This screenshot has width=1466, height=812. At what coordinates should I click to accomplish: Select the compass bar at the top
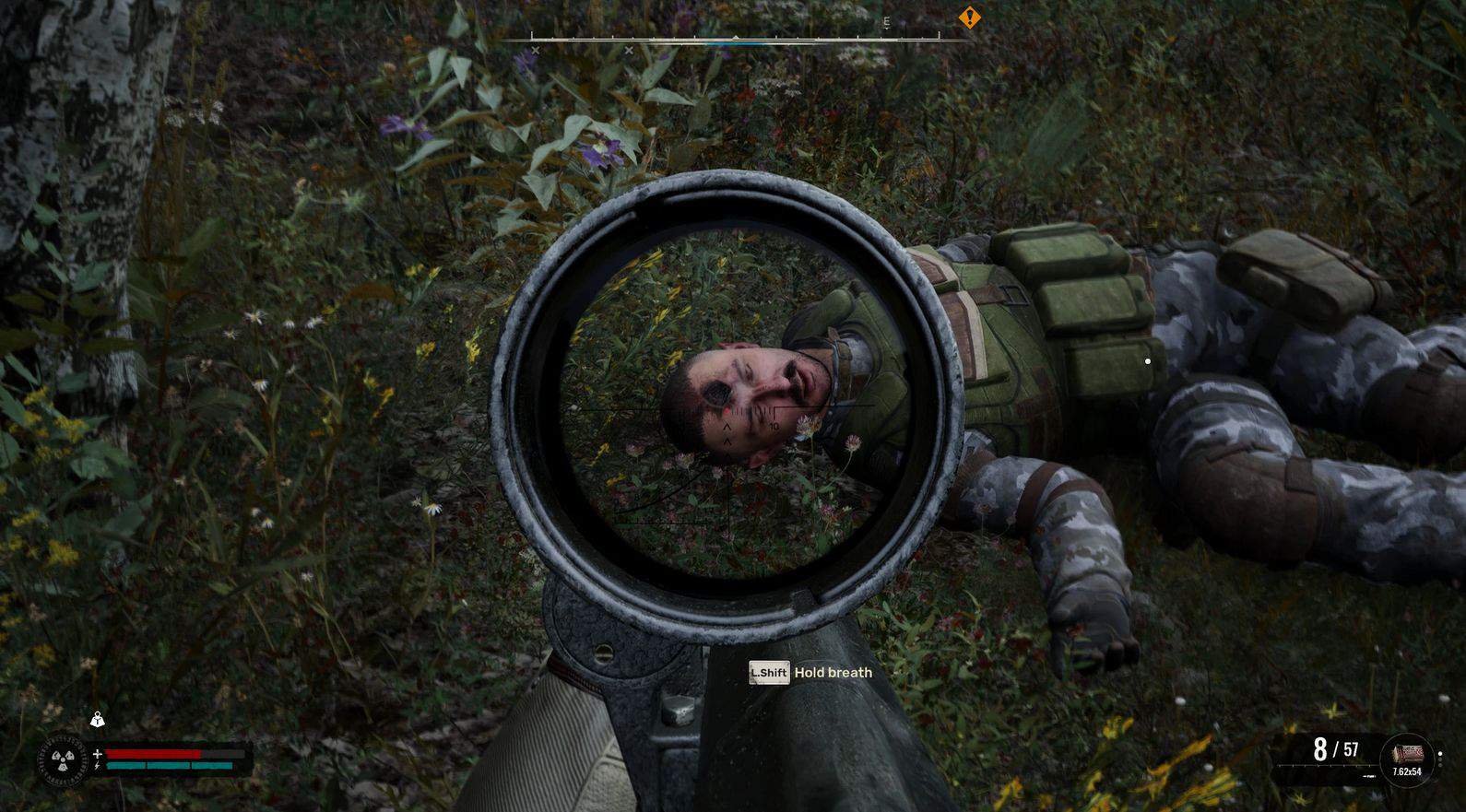(x=736, y=39)
